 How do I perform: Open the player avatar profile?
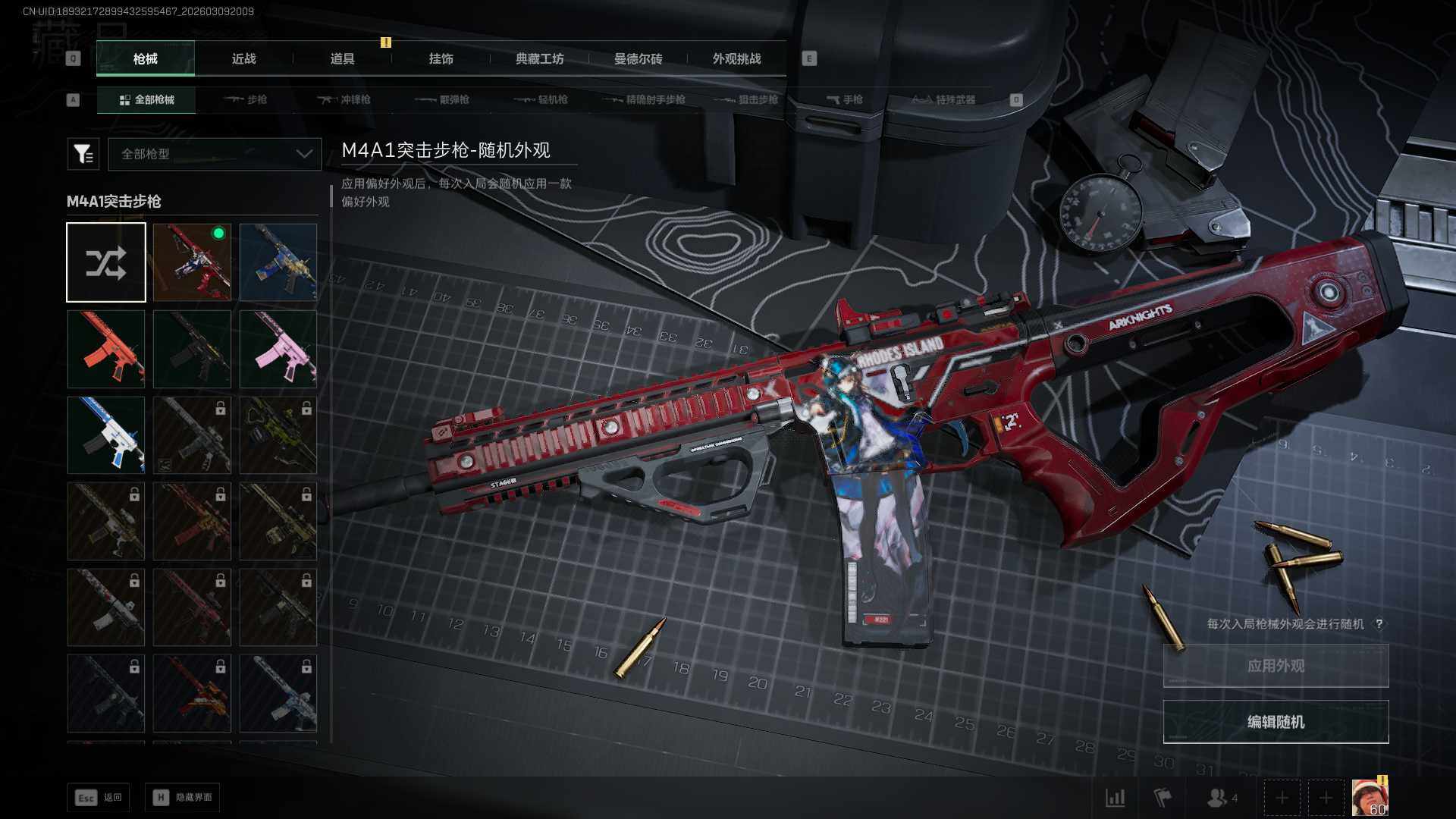coord(1370,798)
